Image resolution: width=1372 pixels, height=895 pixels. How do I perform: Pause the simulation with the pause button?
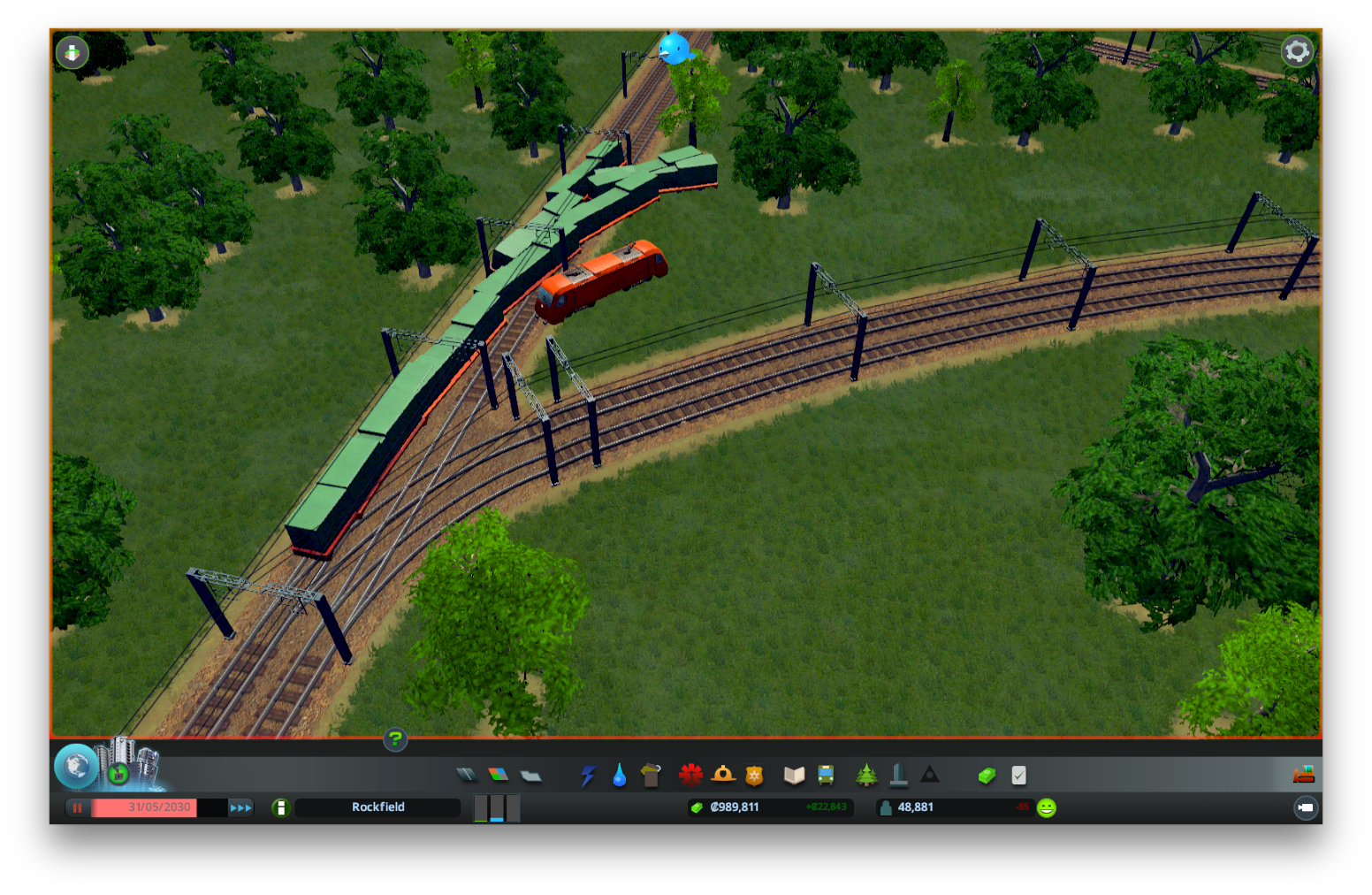(78, 807)
